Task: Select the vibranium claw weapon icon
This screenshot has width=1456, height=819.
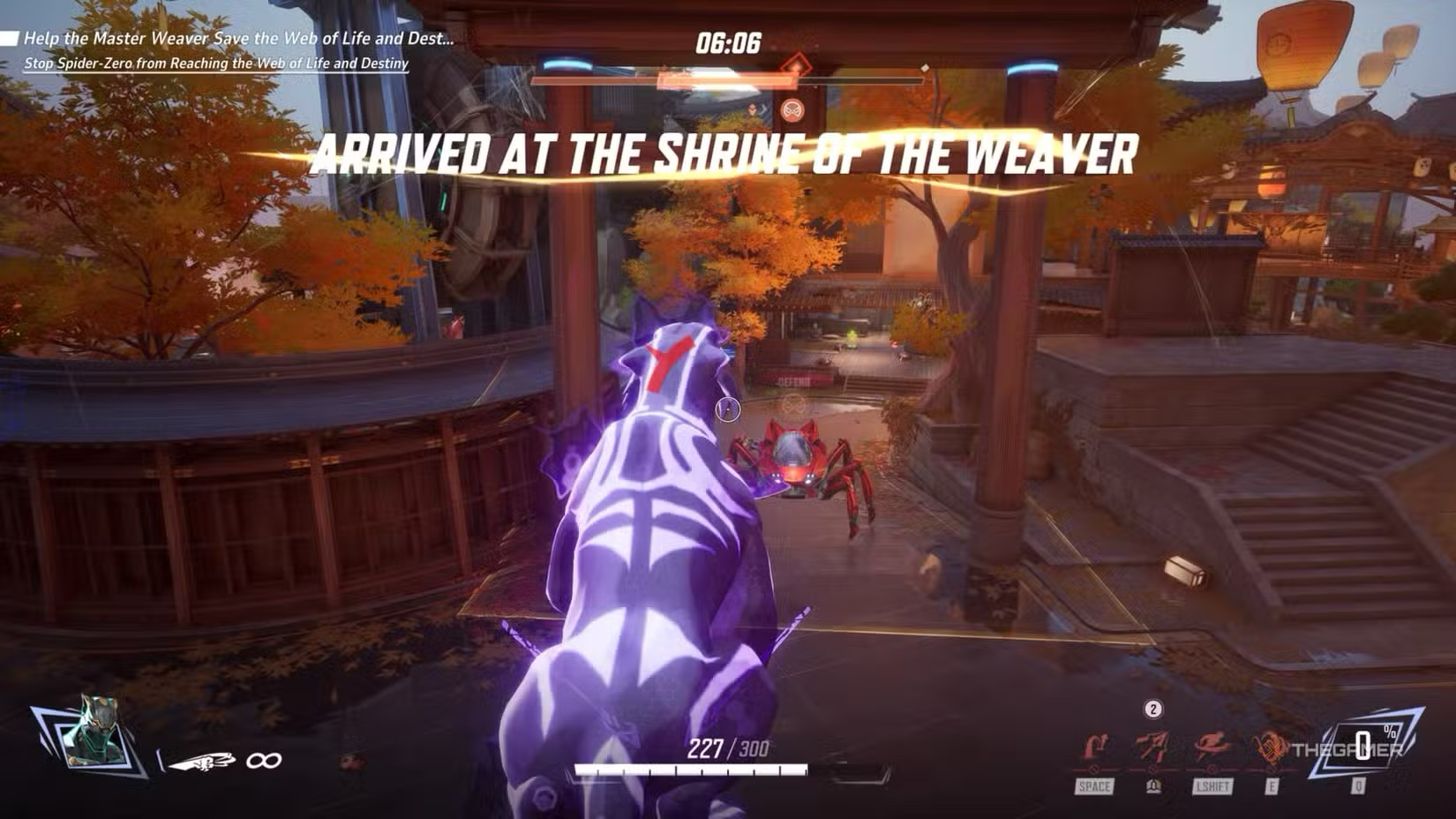Action: pos(201,760)
